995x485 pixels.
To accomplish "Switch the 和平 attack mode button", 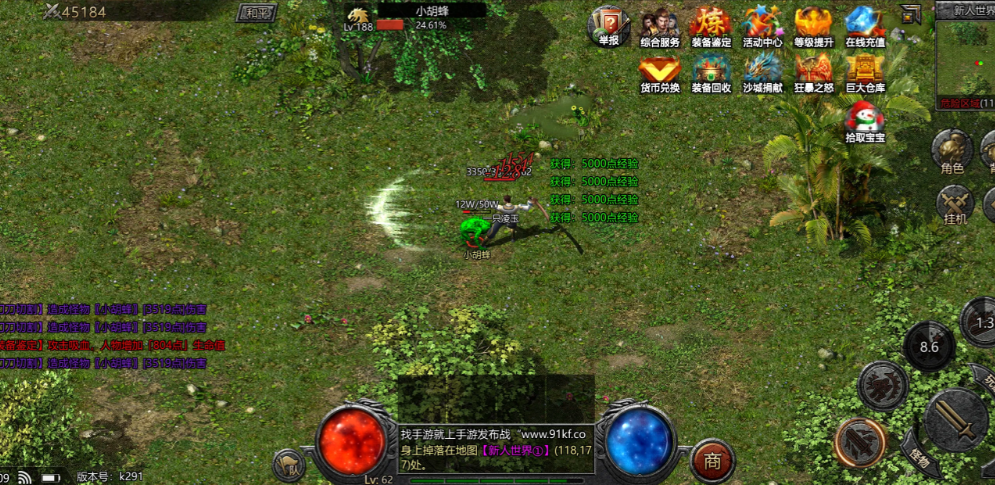I will (257, 13).
